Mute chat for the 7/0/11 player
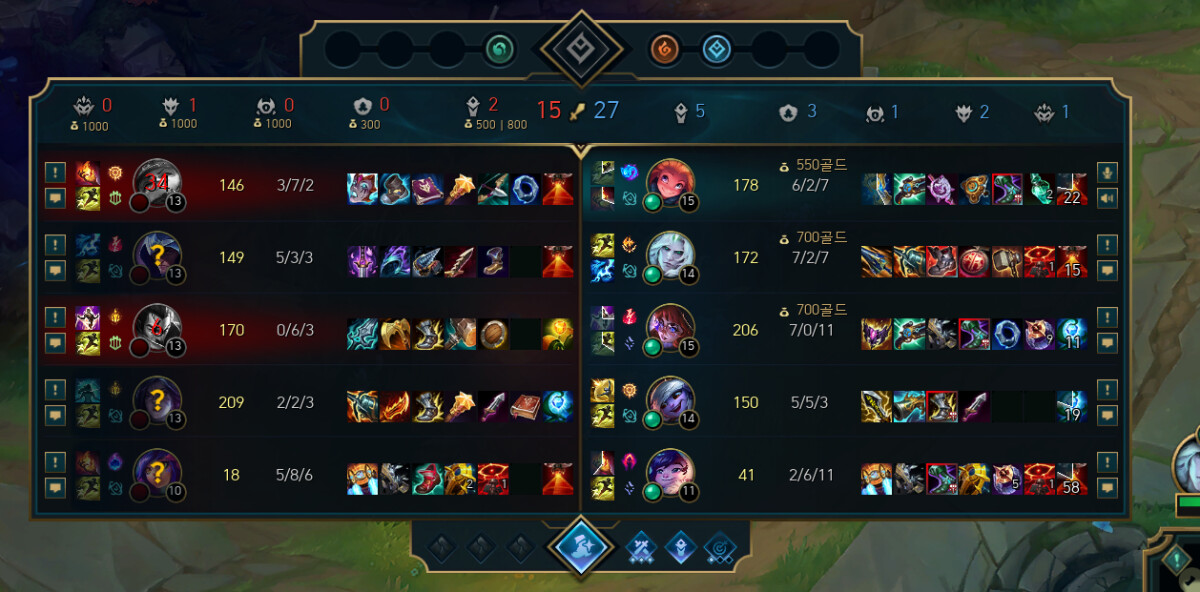The image size is (1200, 592). point(1106,343)
